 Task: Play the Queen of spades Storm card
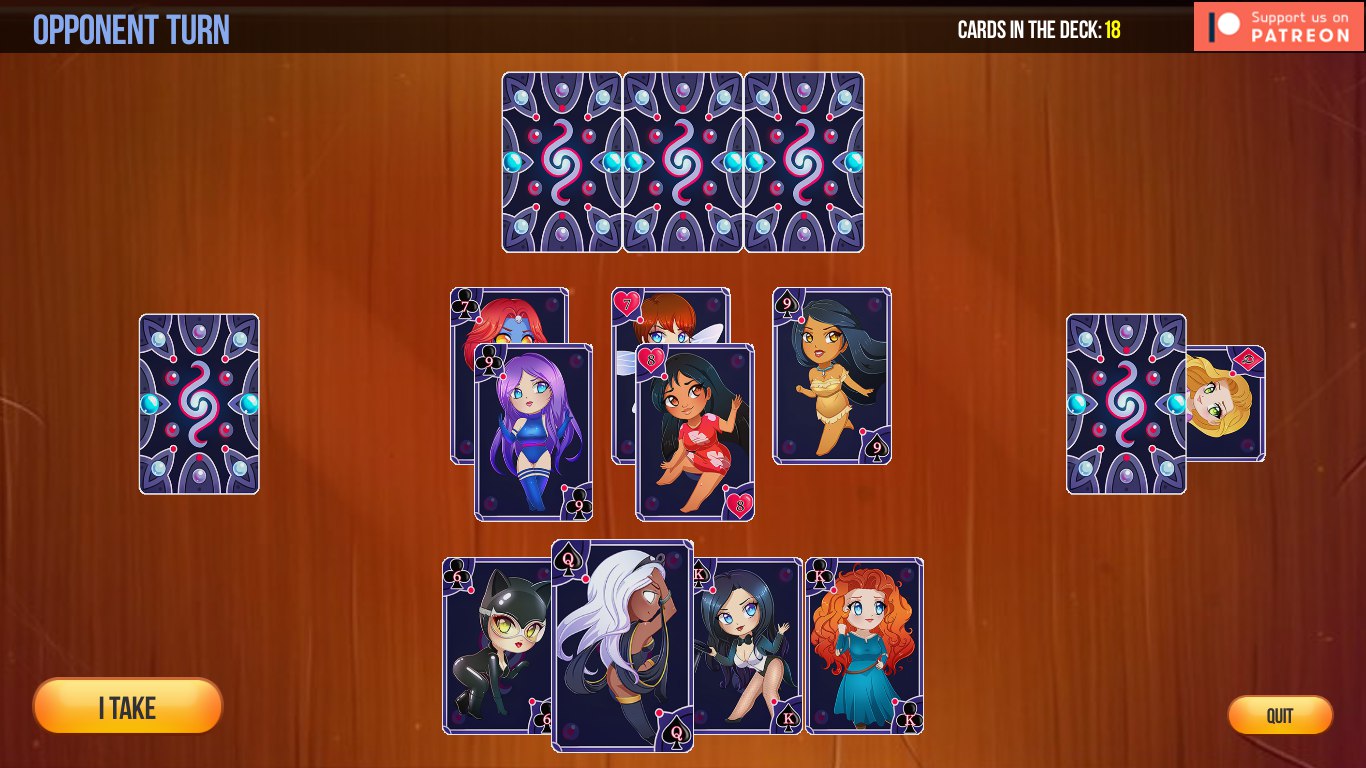(x=622, y=645)
